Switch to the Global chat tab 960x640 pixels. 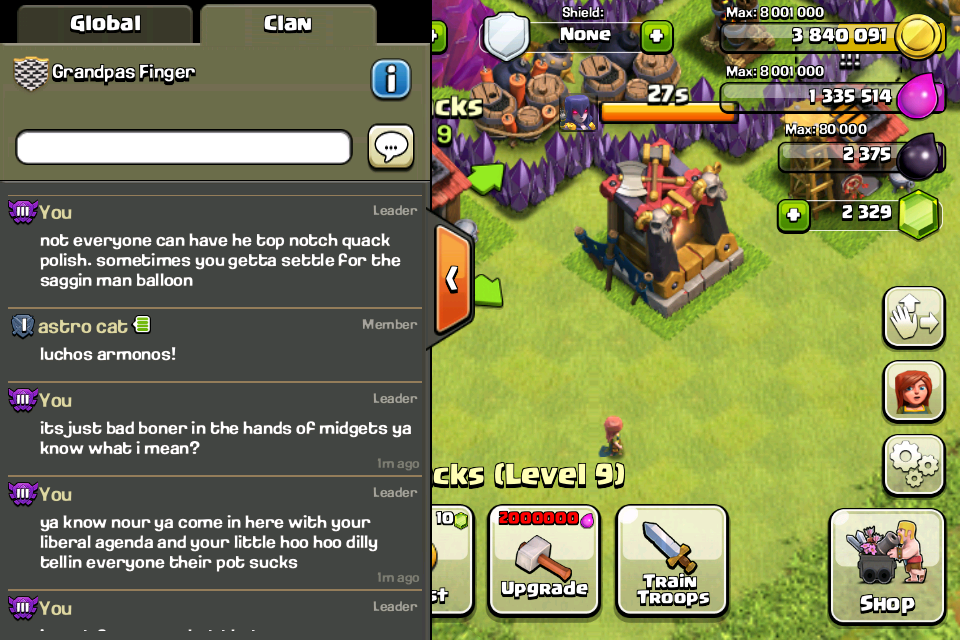tap(104, 23)
